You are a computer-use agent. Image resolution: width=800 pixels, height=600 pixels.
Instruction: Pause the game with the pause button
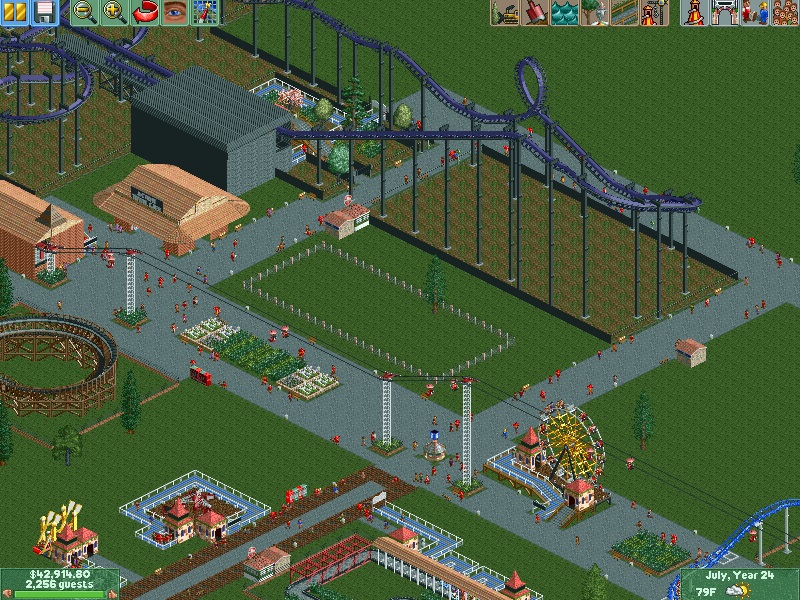point(14,12)
